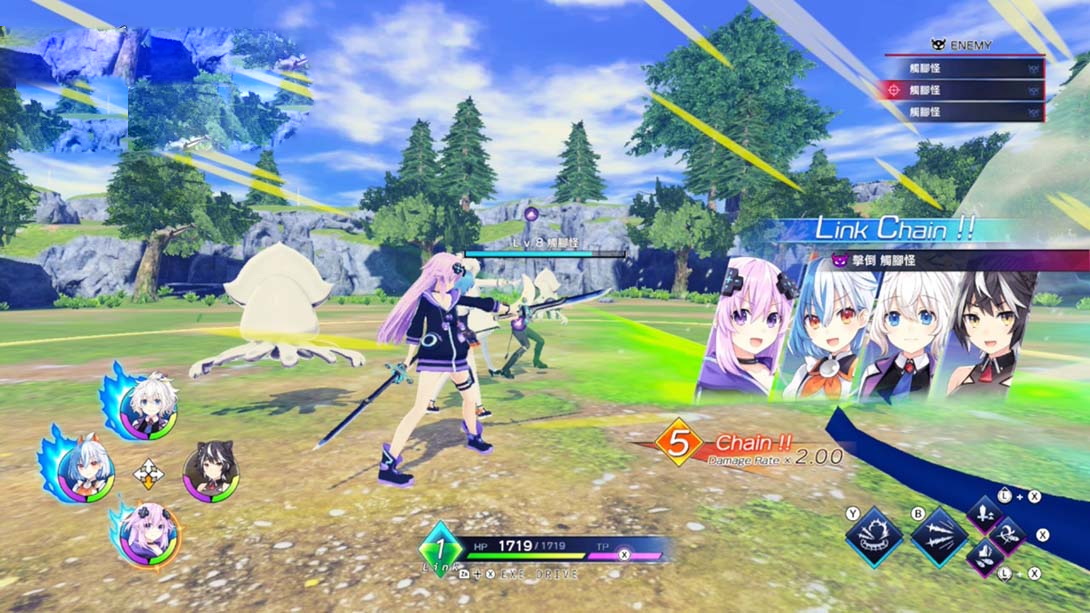Activate the sword power-up skill icon
Image resolution: width=1090 pixels, height=613 pixels.
[985, 515]
